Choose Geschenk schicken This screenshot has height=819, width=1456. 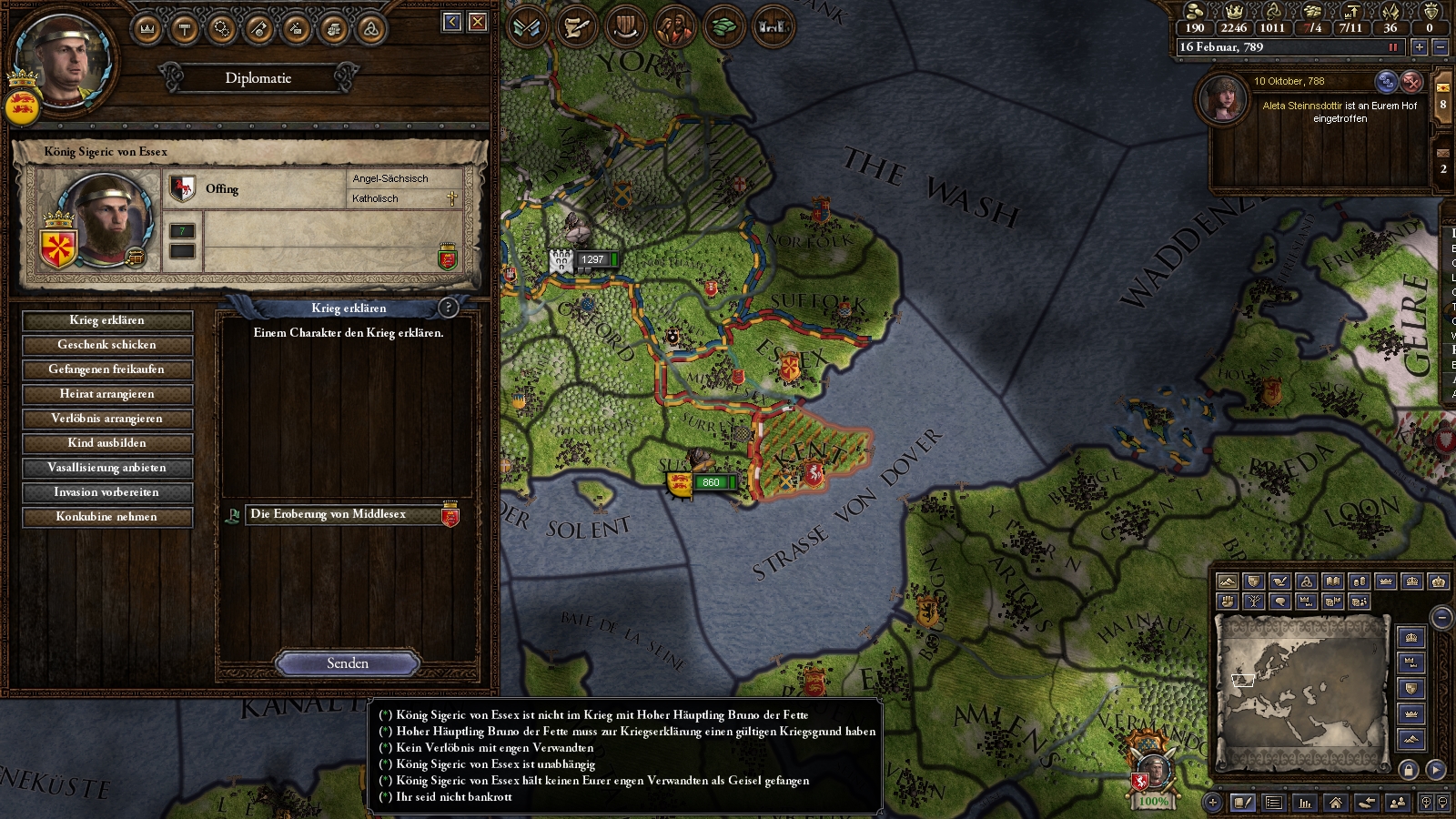coord(106,345)
